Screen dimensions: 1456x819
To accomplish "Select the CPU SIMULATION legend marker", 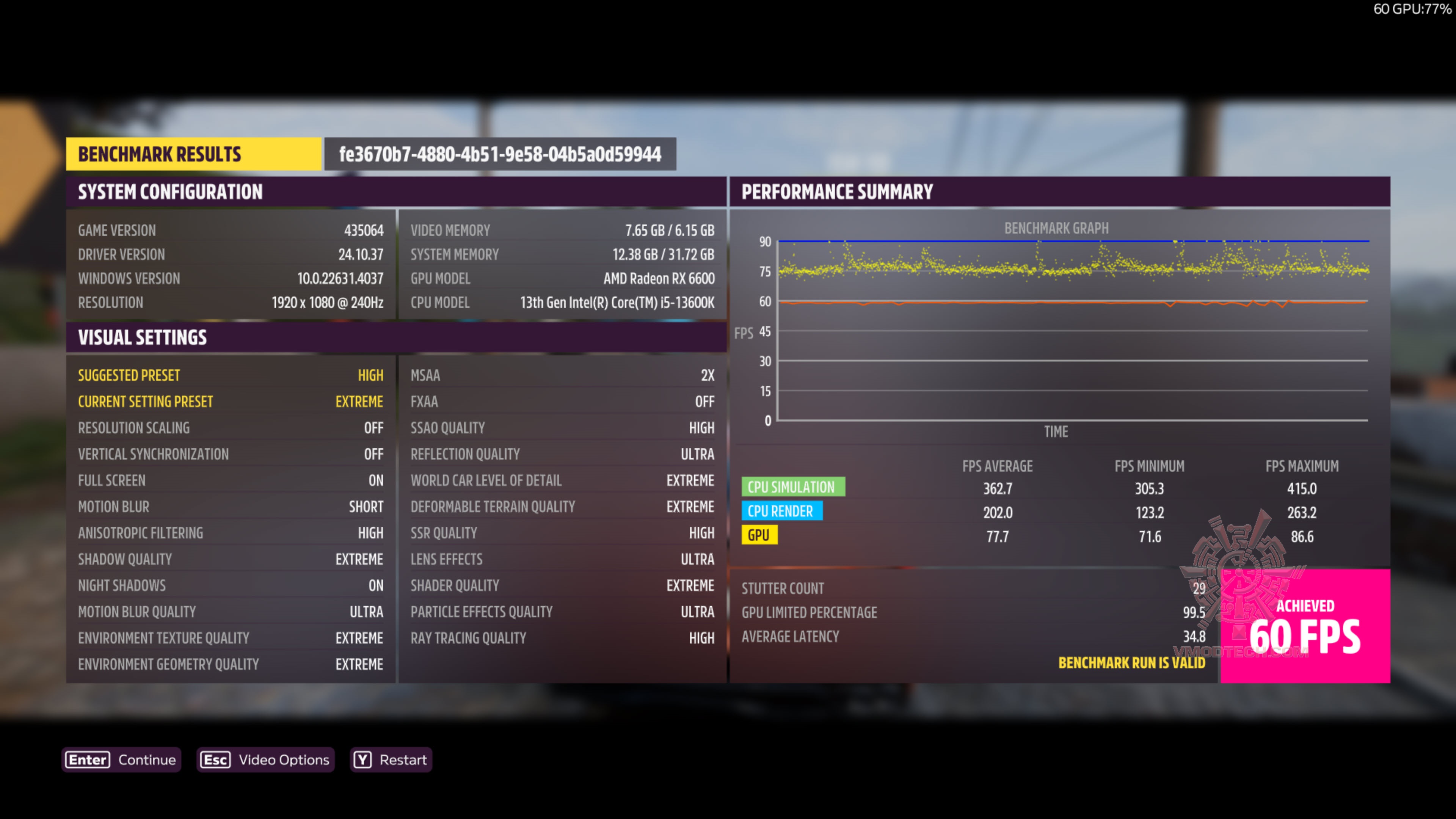I will (793, 487).
